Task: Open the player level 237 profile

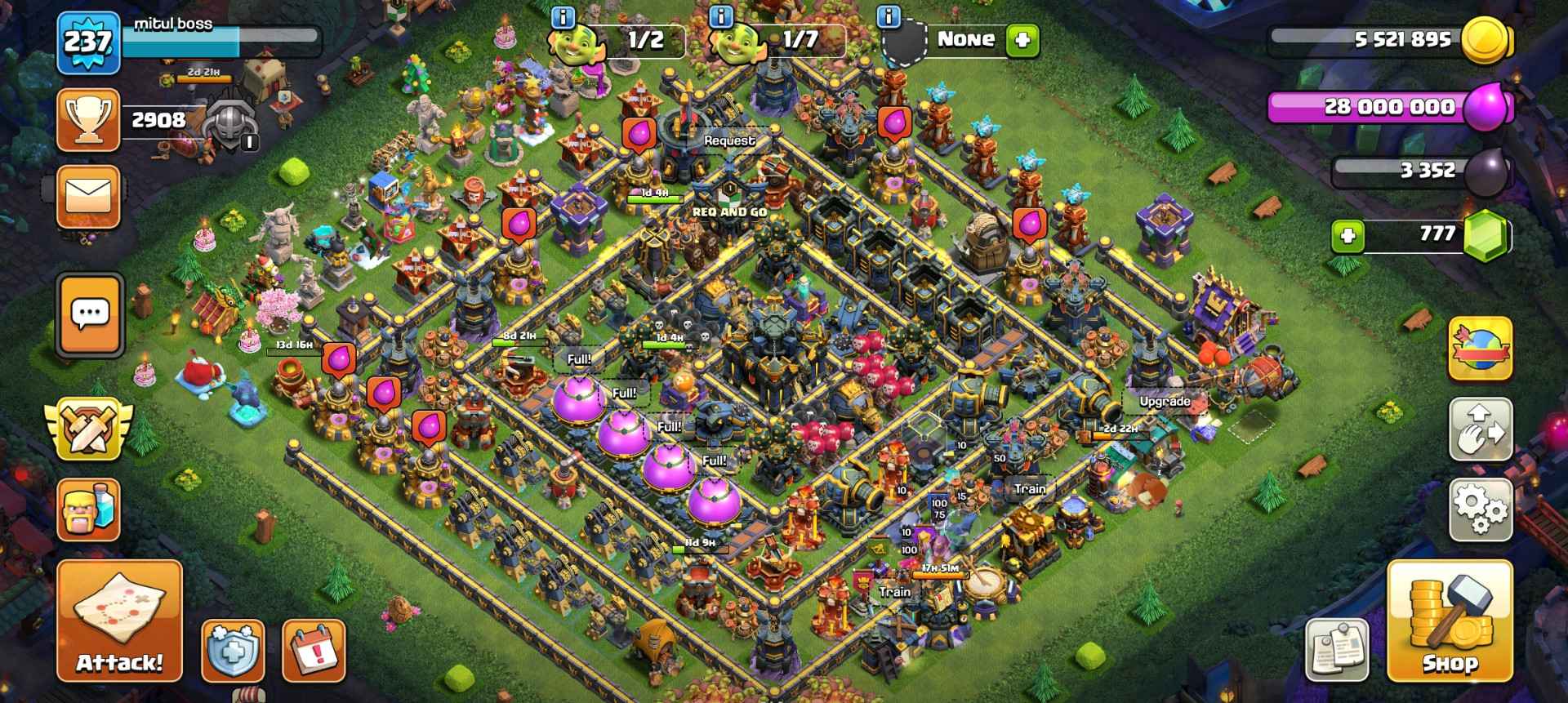Action: [x=88, y=42]
